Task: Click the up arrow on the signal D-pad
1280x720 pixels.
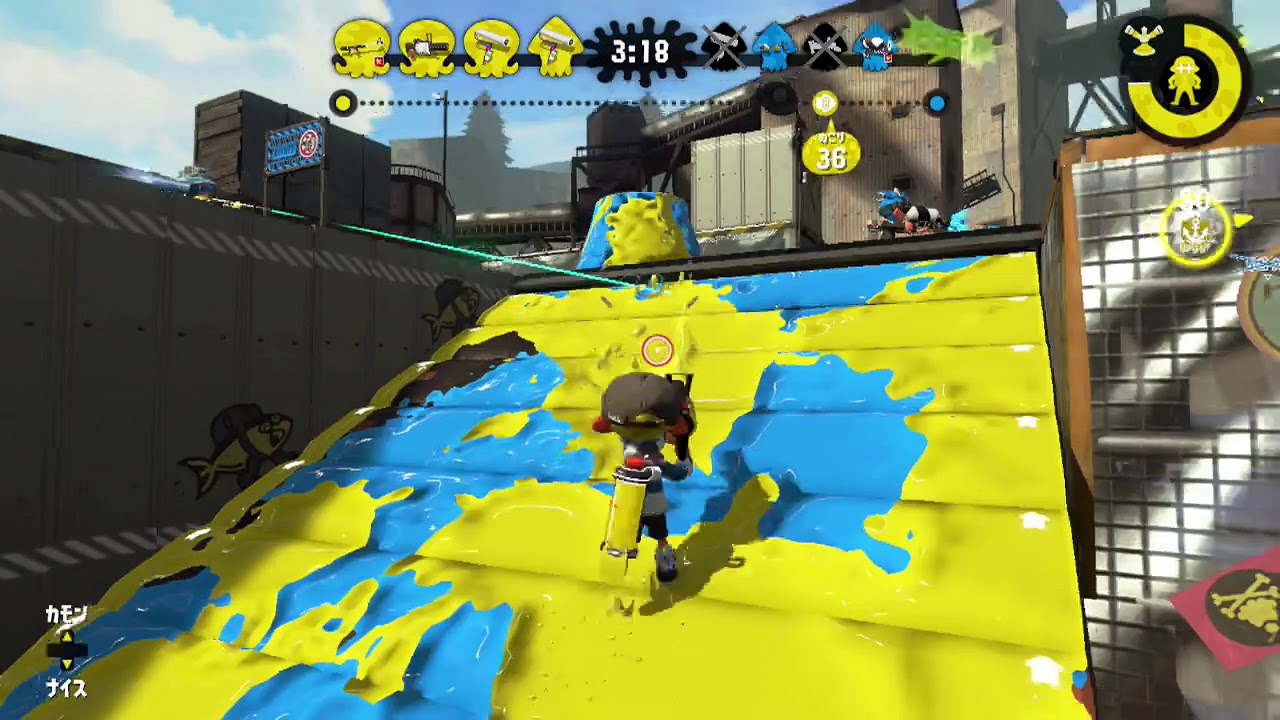Action: pyautogui.click(x=67, y=636)
